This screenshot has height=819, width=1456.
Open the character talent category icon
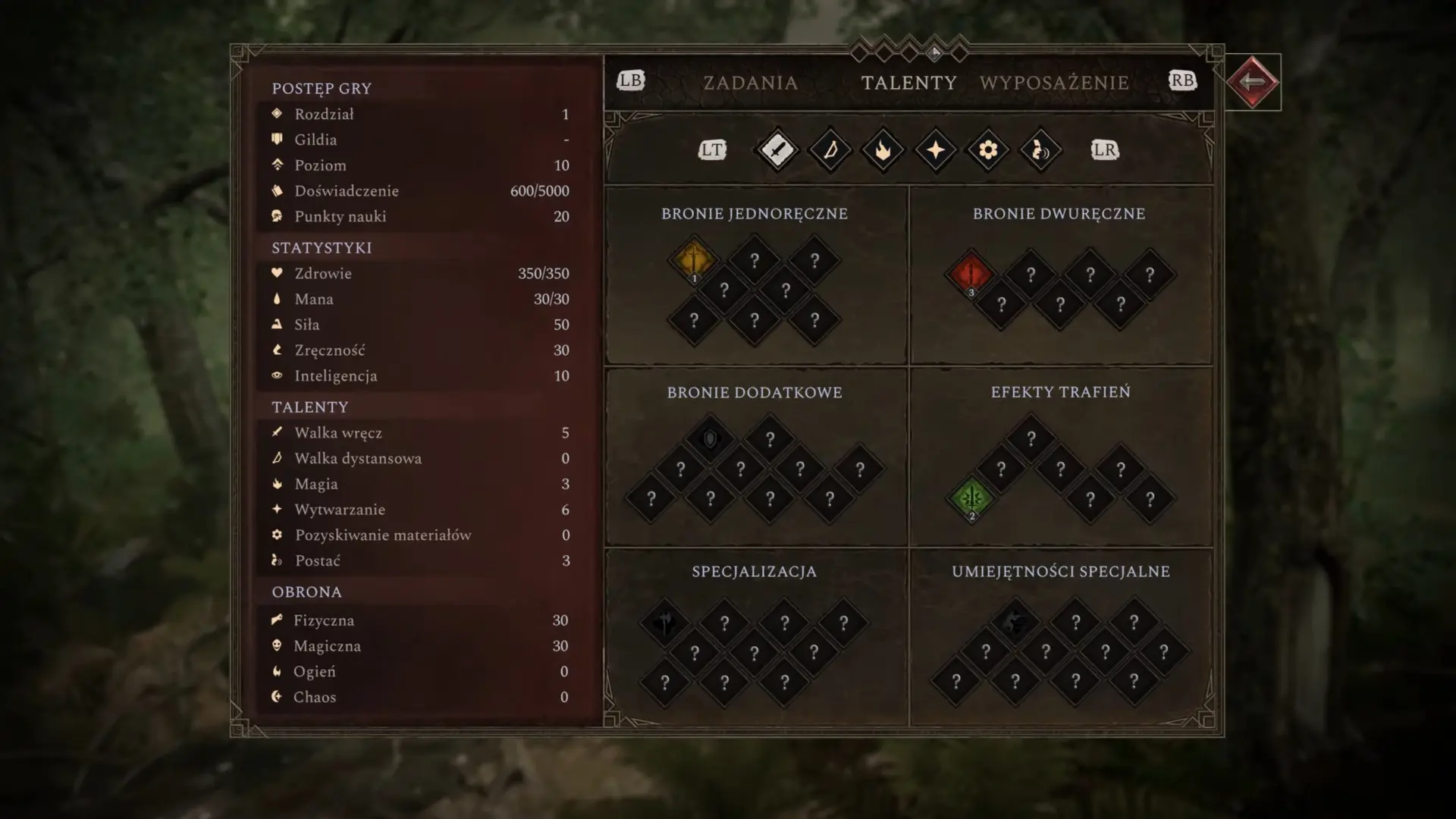(x=1040, y=150)
